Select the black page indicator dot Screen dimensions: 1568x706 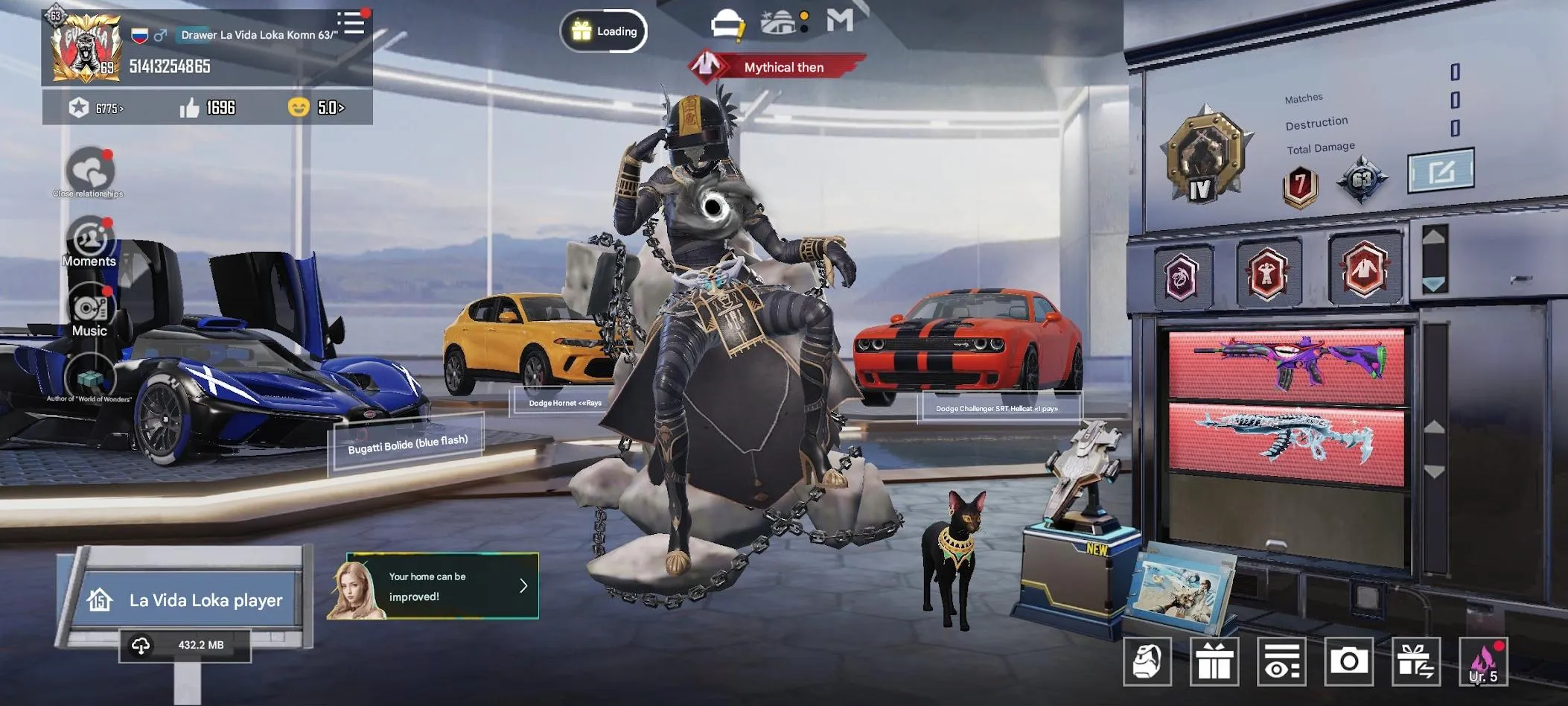803,29
